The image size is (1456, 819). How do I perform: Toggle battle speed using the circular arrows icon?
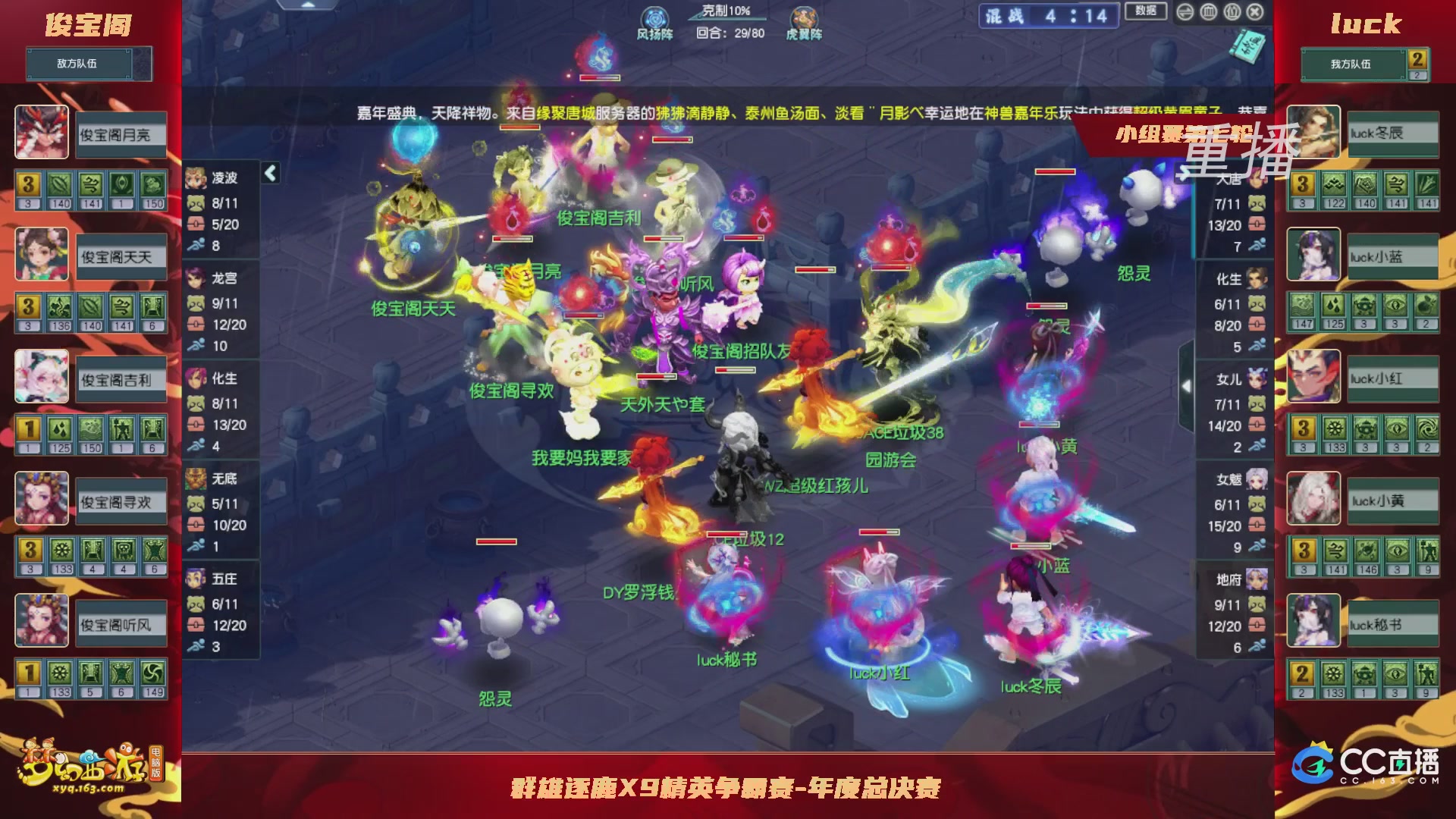(1186, 12)
